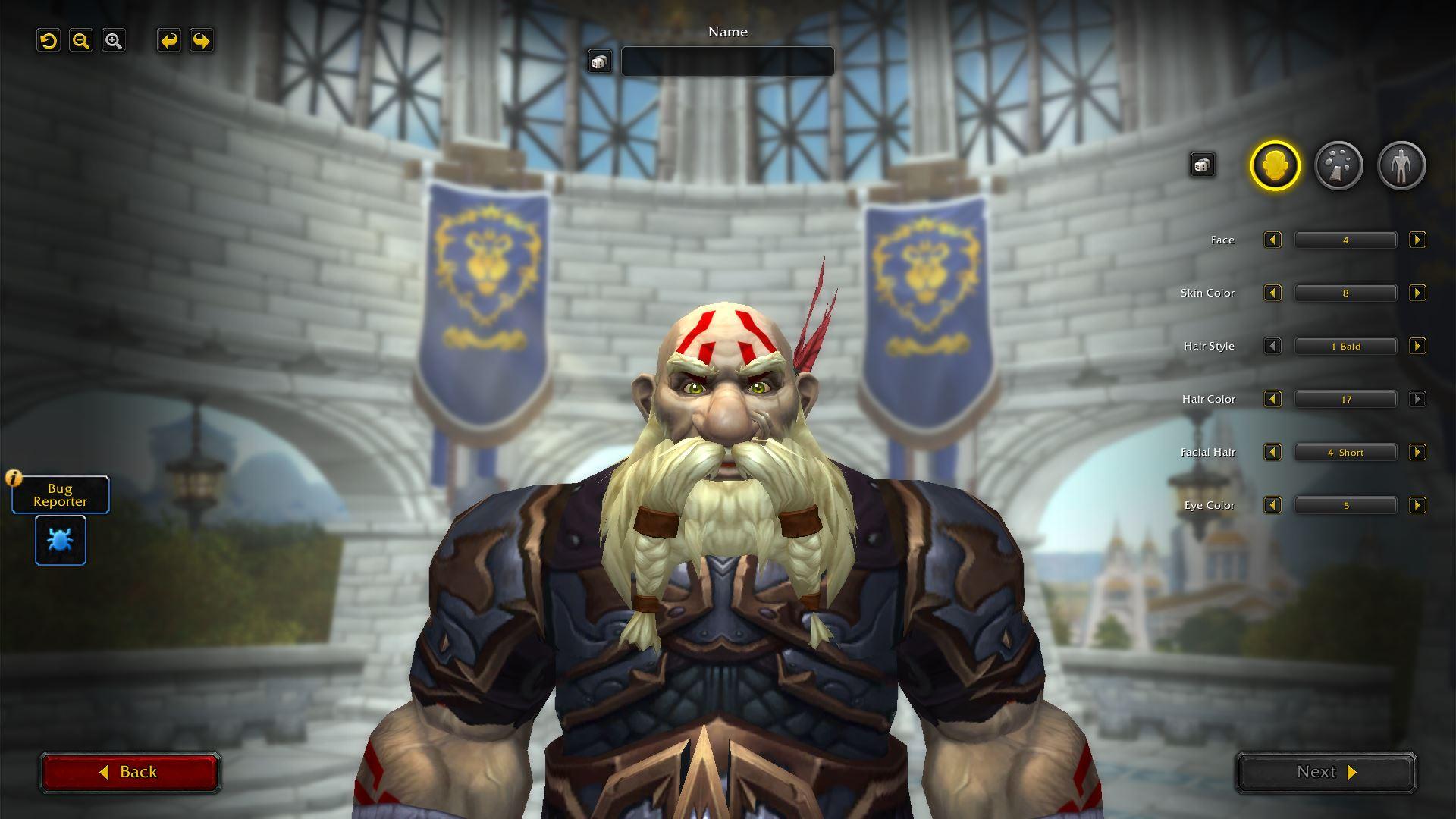Click the rotate character left arrow
Viewport: 1456px width, 819px height.
[x=168, y=41]
